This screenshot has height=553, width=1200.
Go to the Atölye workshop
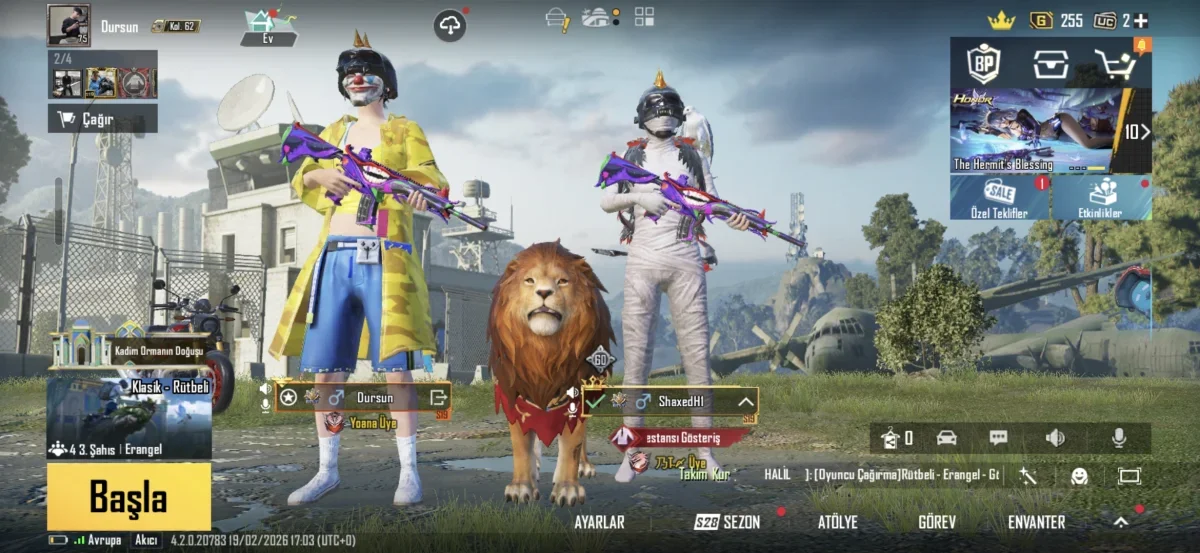tap(838, 522)
